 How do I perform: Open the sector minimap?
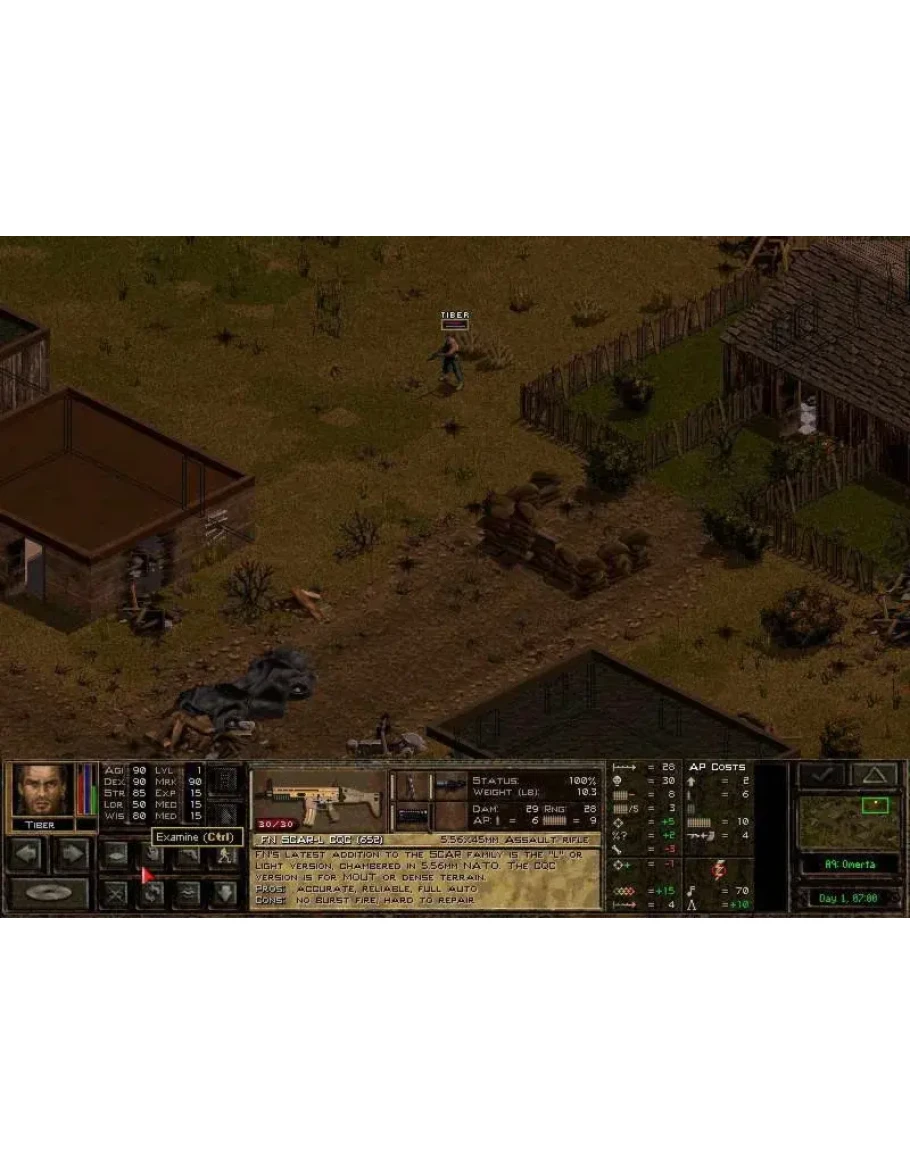tap(848, 822)
